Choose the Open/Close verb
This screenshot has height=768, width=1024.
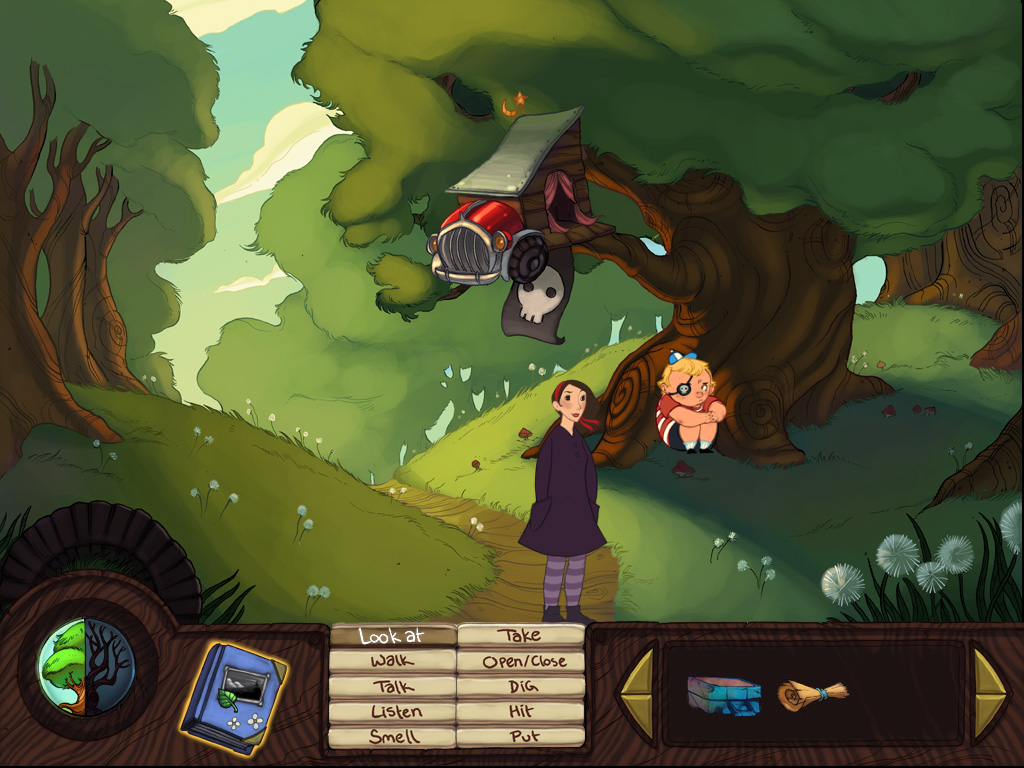(x=520, y=661)
